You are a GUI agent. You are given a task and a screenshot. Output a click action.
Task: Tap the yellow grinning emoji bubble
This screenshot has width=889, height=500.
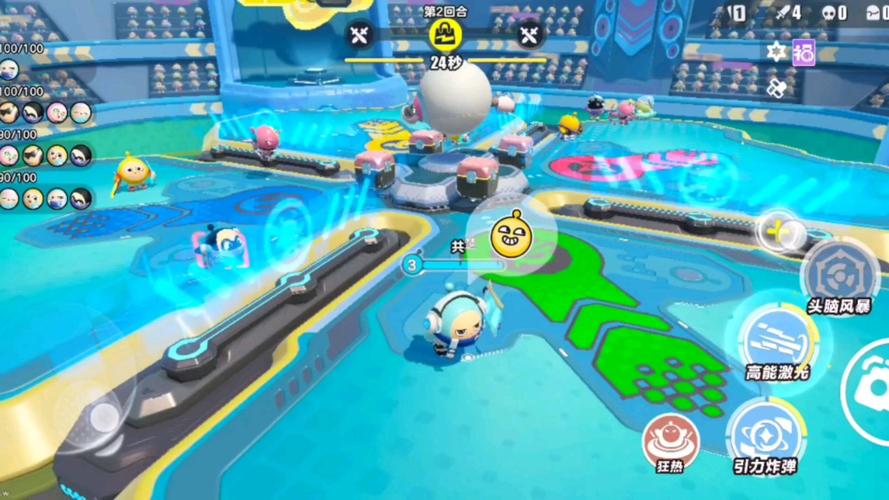(509, 233)
